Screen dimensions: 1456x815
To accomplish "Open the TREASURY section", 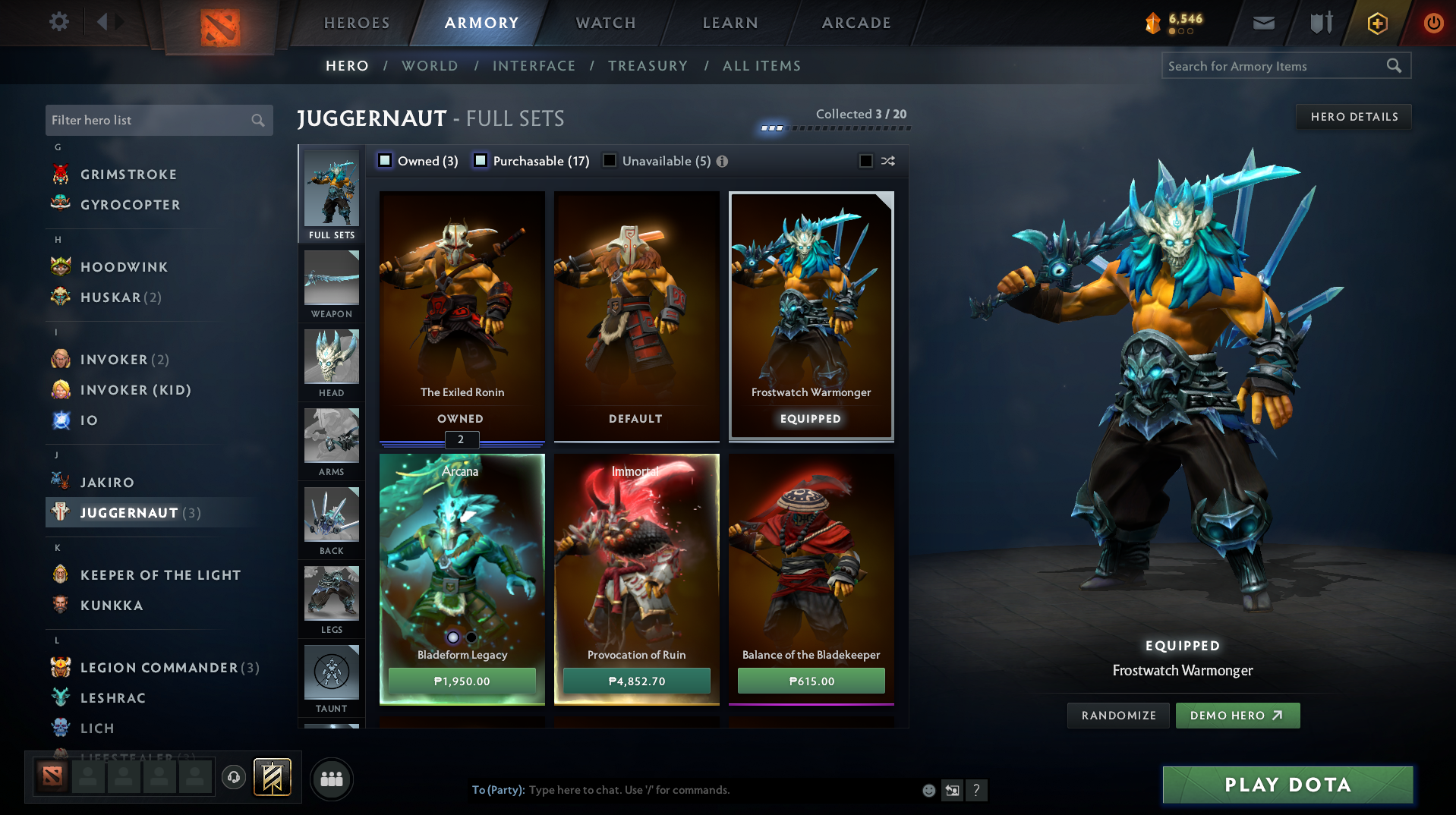I will coord(648,66).
